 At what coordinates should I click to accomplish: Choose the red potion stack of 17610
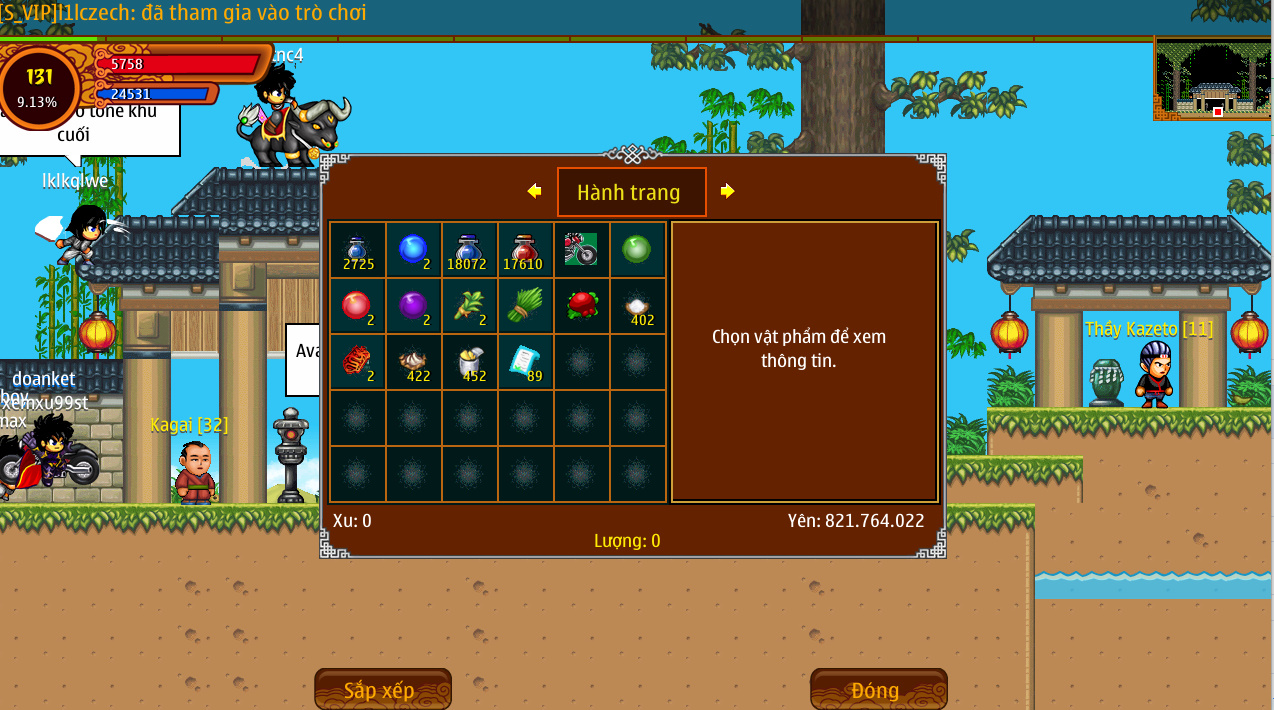525,250
